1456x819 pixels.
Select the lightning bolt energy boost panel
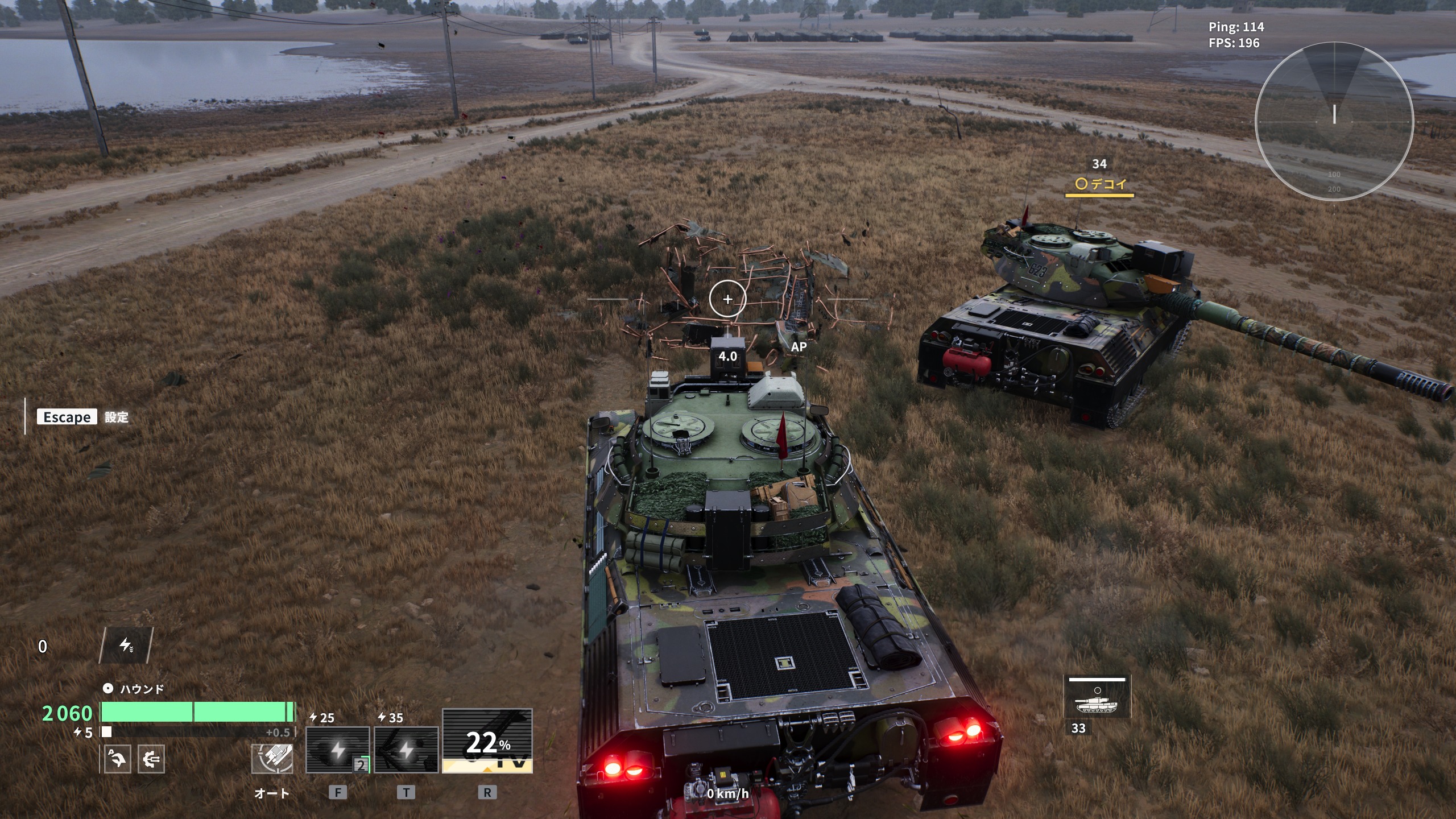(126, 646)
